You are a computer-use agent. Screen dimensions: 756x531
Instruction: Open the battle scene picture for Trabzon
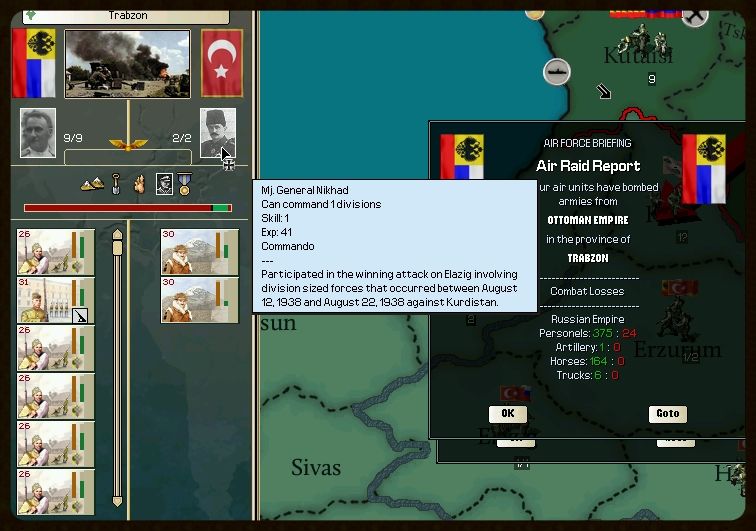[127, 63]
